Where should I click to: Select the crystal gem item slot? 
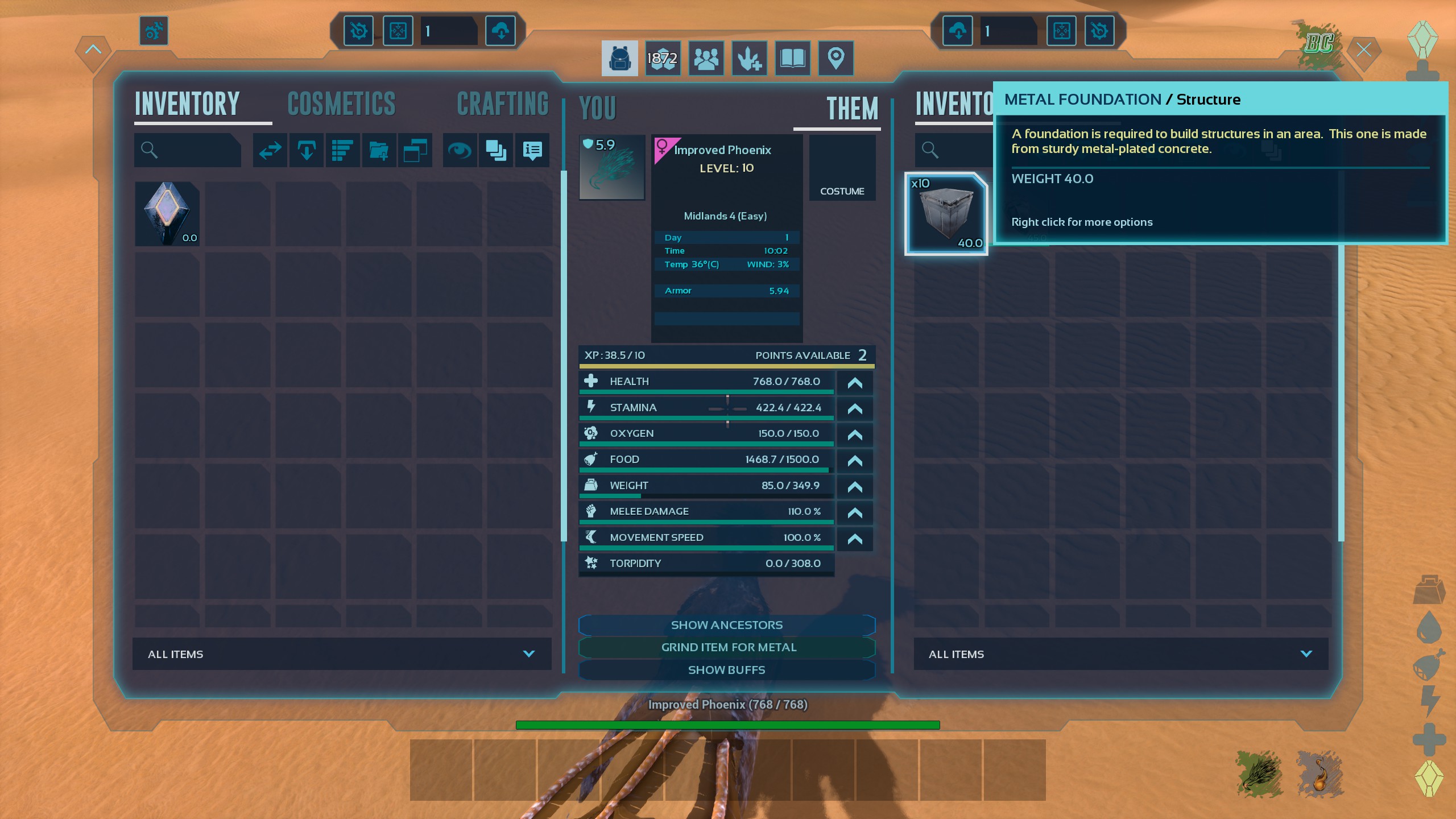[167, 214]
